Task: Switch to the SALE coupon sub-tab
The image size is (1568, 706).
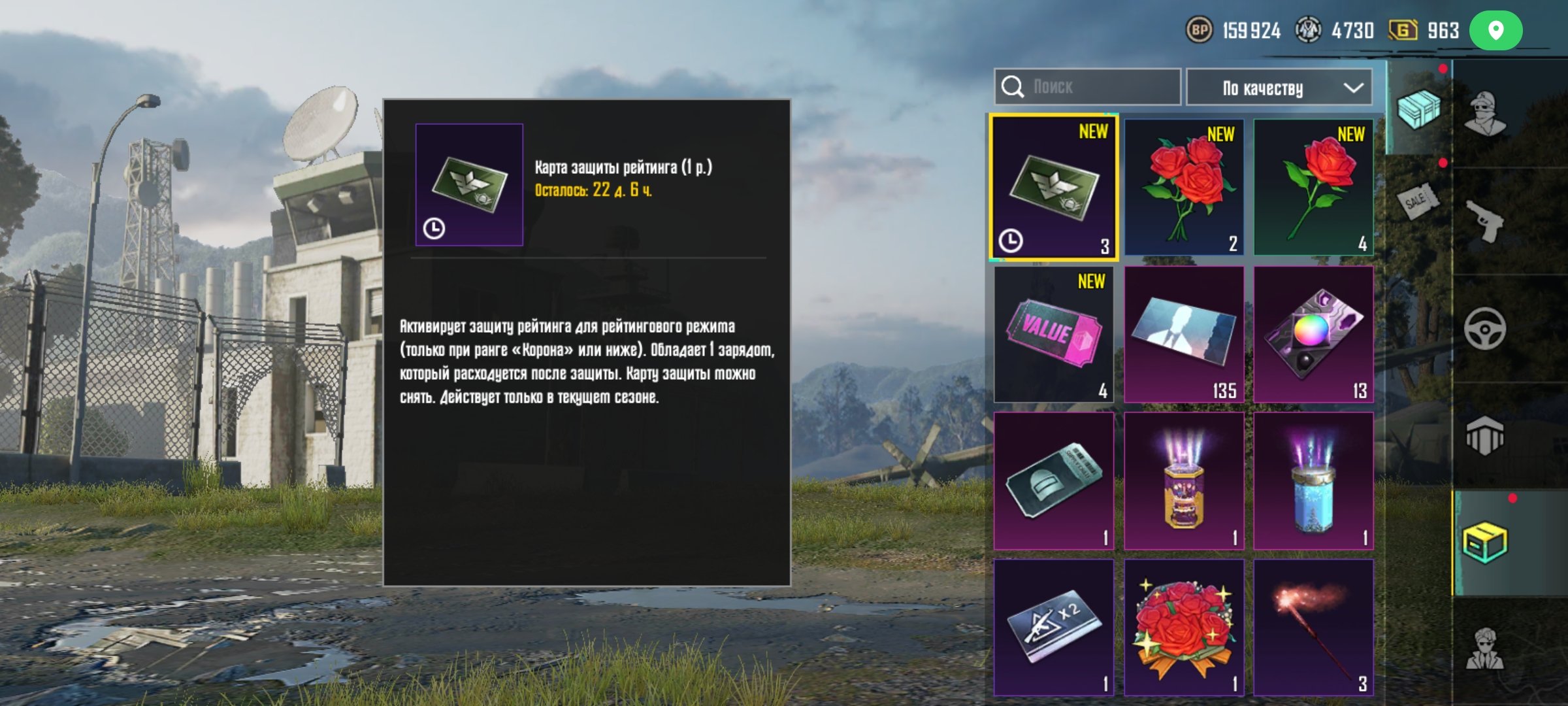Action: (1418, 201)
